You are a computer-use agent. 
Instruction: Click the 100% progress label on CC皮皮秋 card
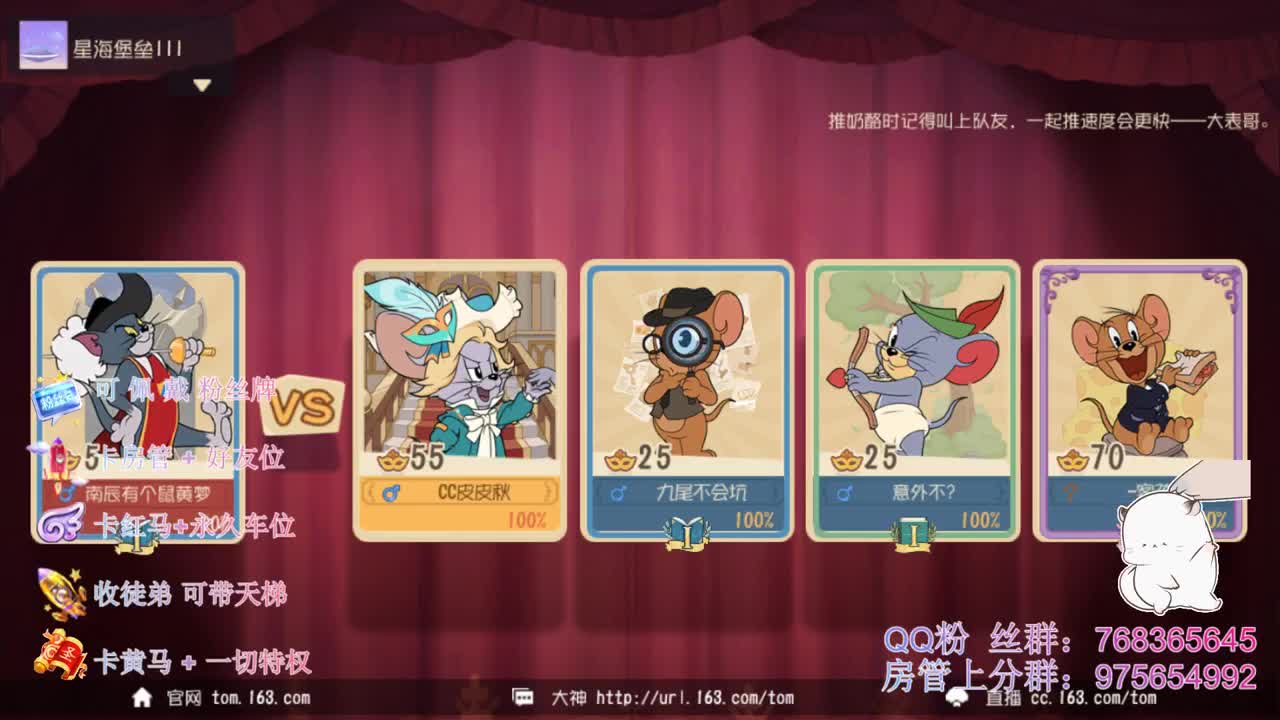click(x=530, y=518)
